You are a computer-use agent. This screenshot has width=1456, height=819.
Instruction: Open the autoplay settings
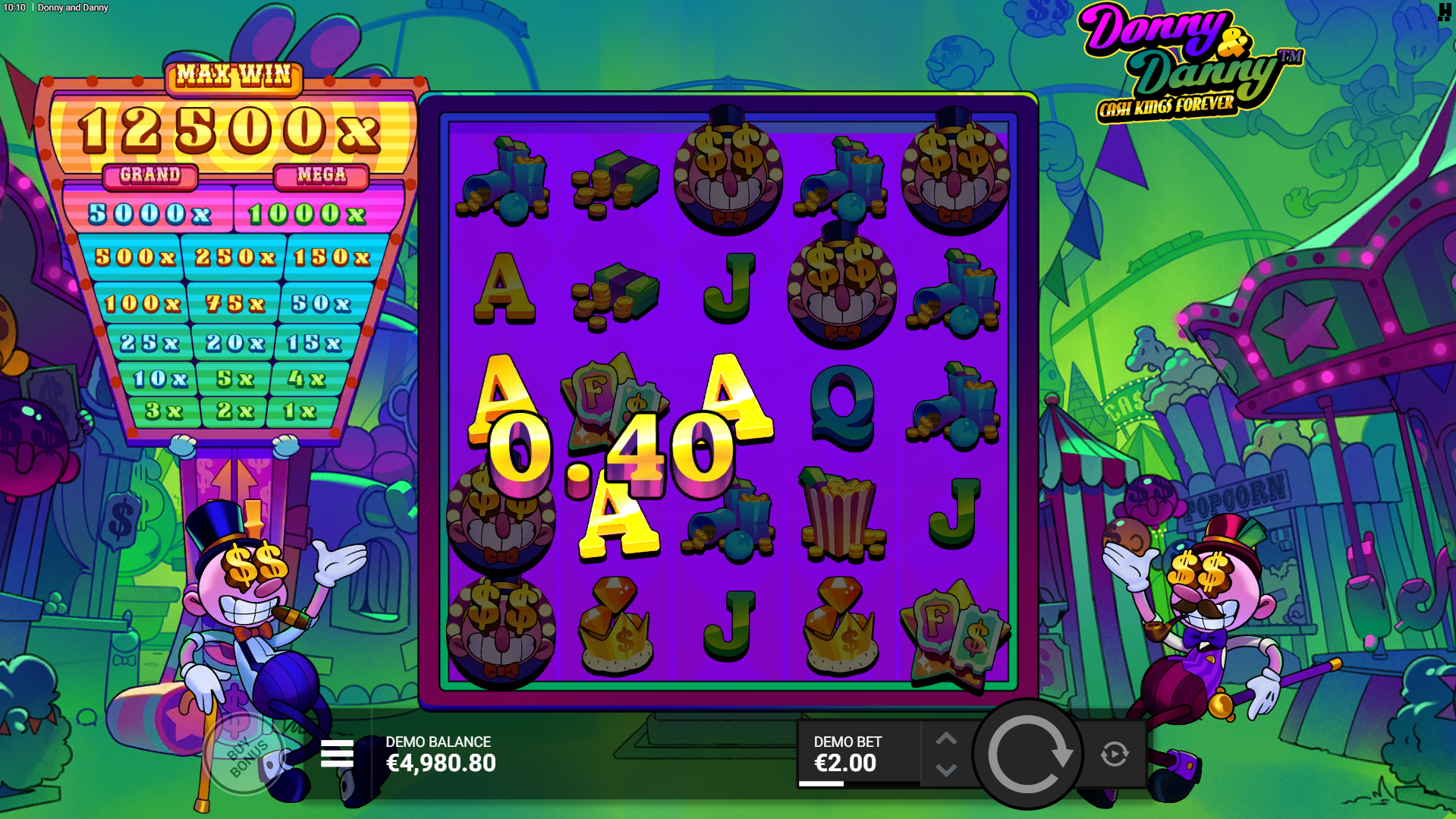(1114, 754)
